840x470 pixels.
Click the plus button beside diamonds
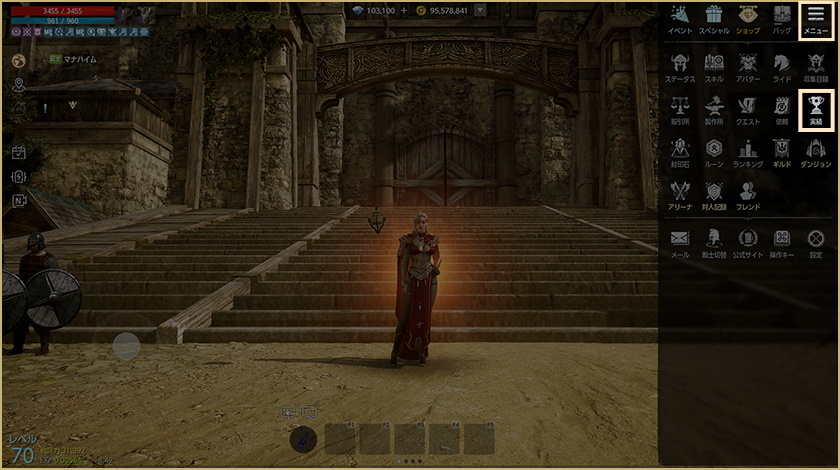(404, 10)
